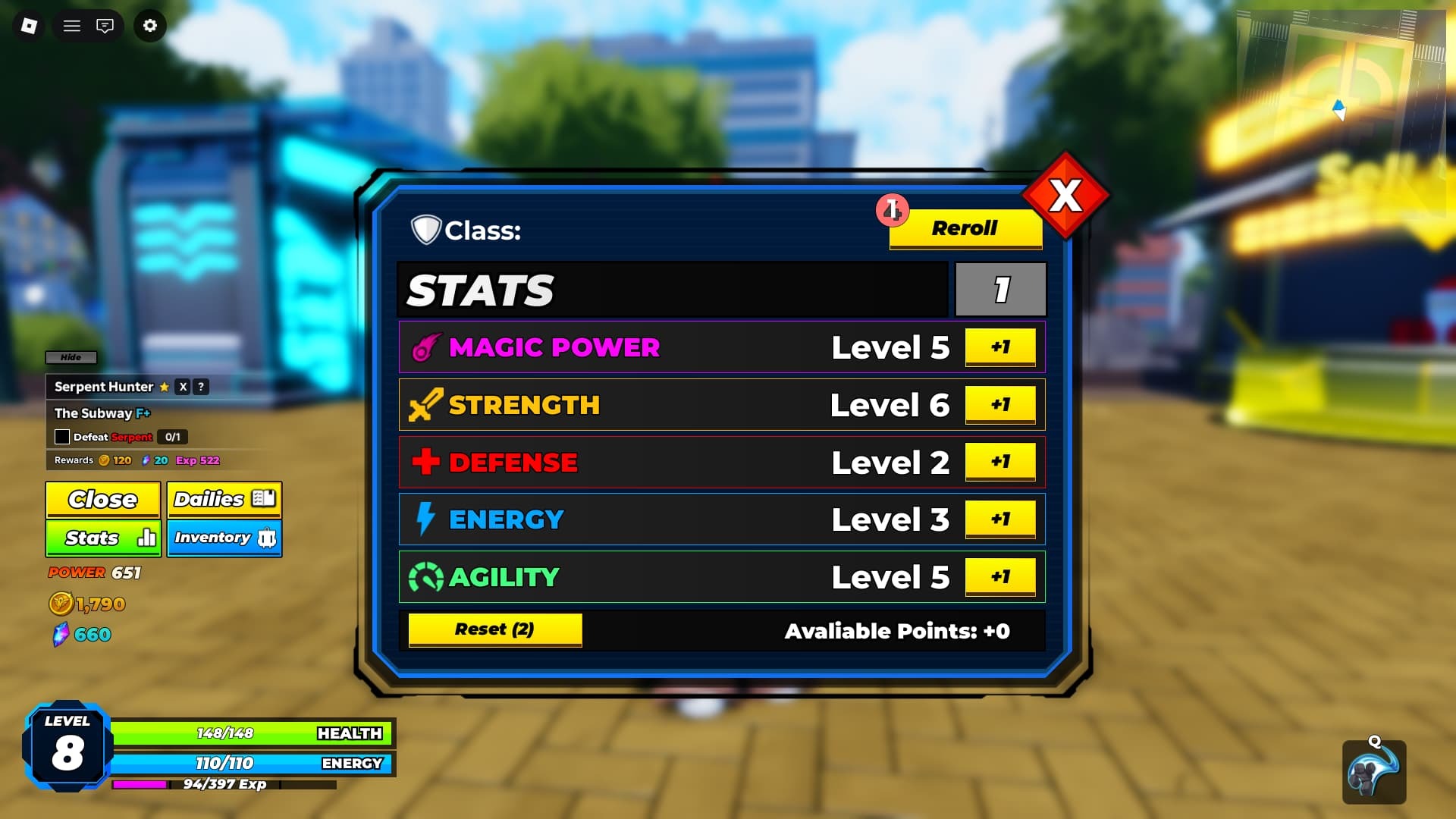Open the Dailies panel
Image resolution: width=1456 pixels, height=819 pixels.
click(224, 500)
